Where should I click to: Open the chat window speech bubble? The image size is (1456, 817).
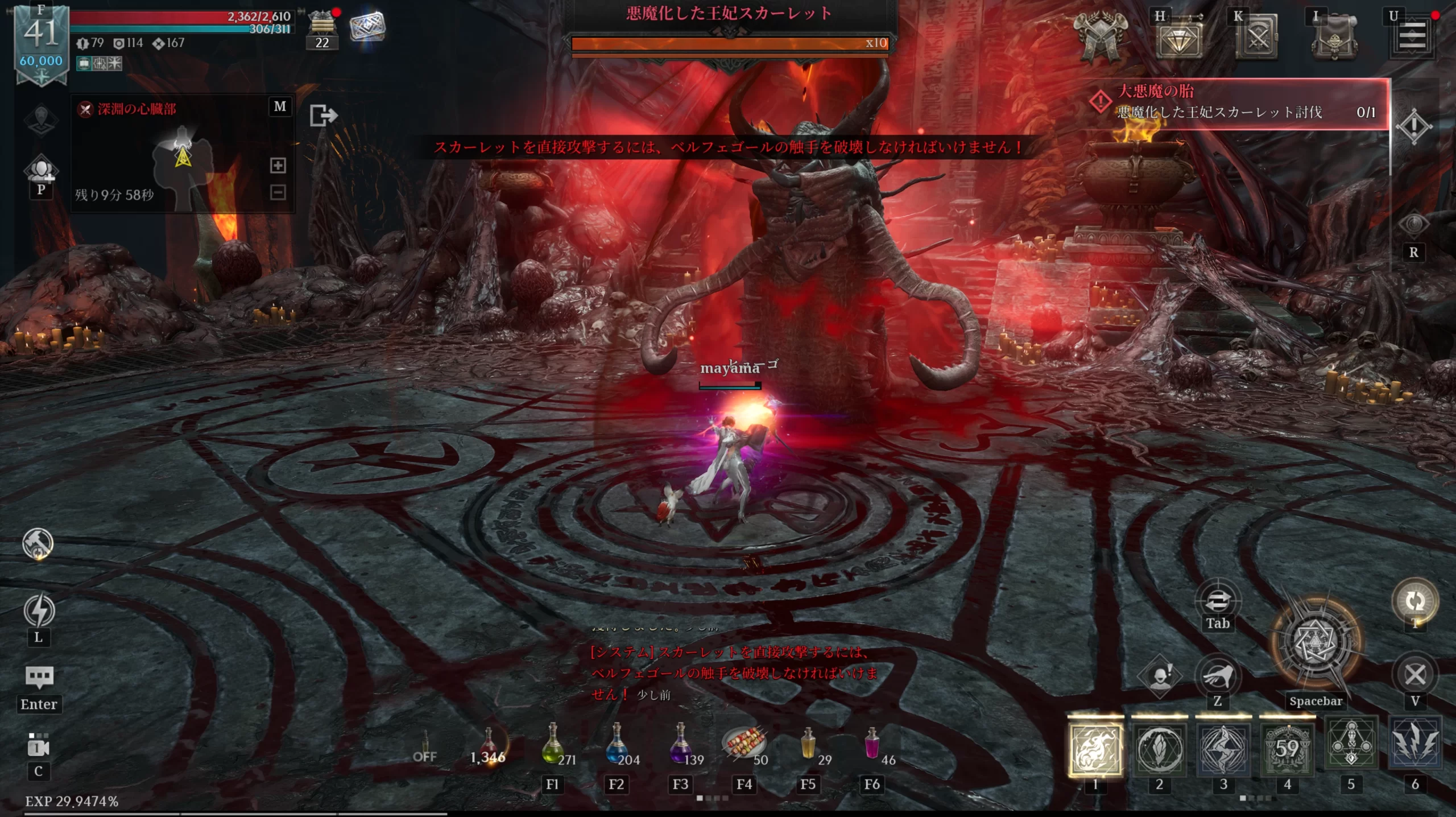pyautogui.click(x=39, y=677)
